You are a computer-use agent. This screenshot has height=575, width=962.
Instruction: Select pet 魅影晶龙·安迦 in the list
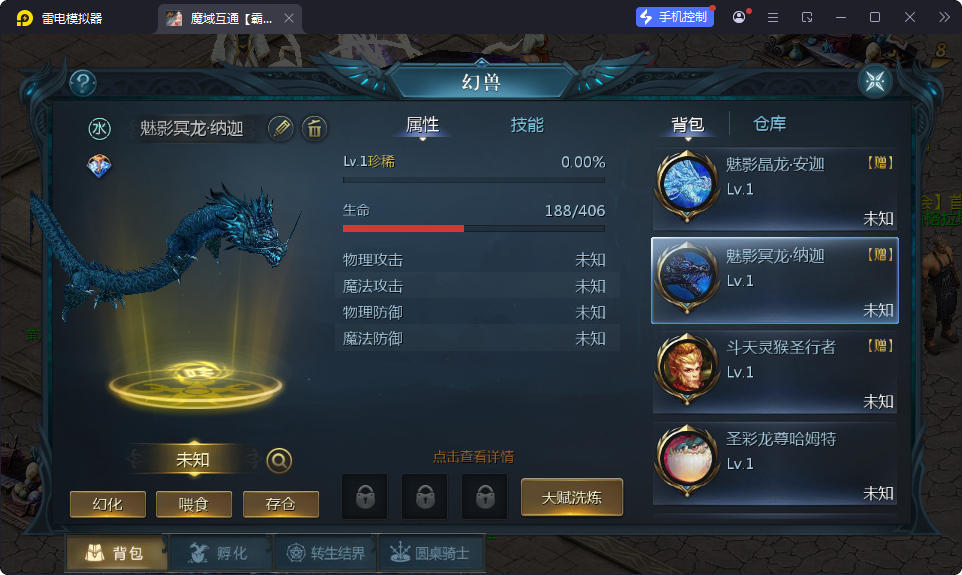pos(775,190)
